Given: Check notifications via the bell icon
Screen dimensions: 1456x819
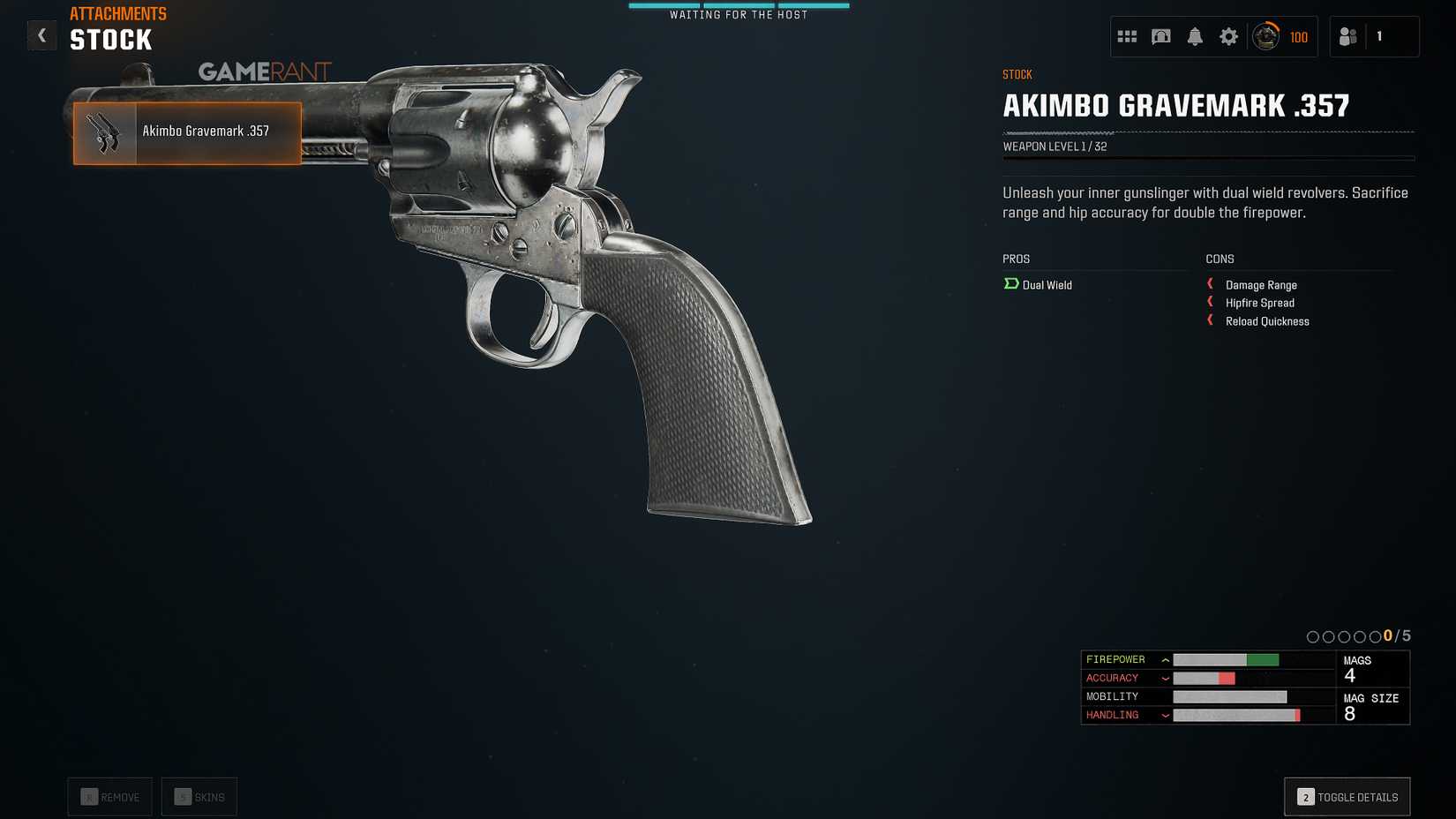Looking at the screenshot, I should [1196, 36].
